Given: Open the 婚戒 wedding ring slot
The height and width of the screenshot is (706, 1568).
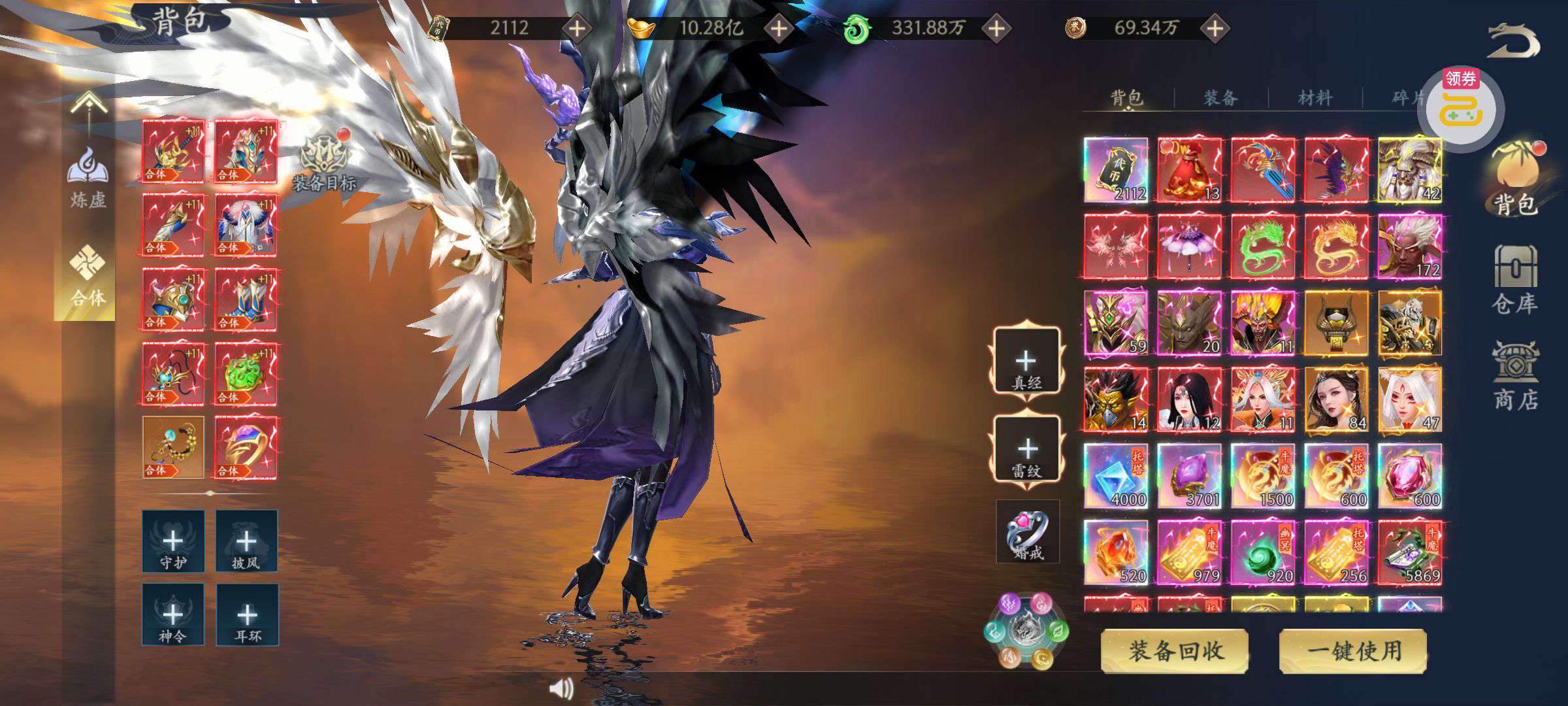Looking at the screenshot, I should point(1027,532).
